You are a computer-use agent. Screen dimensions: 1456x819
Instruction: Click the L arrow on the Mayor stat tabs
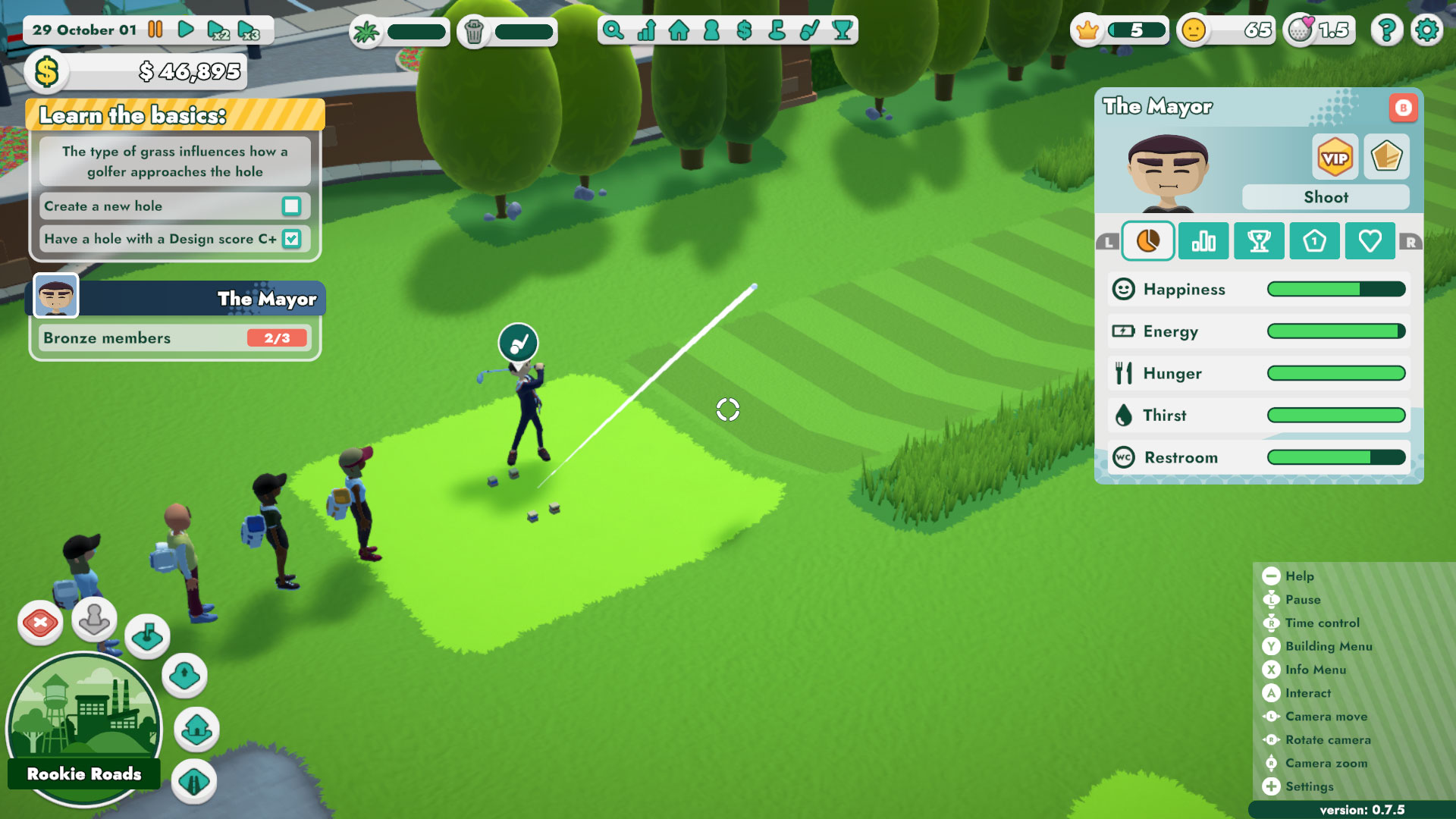(x=1109, y=241)
